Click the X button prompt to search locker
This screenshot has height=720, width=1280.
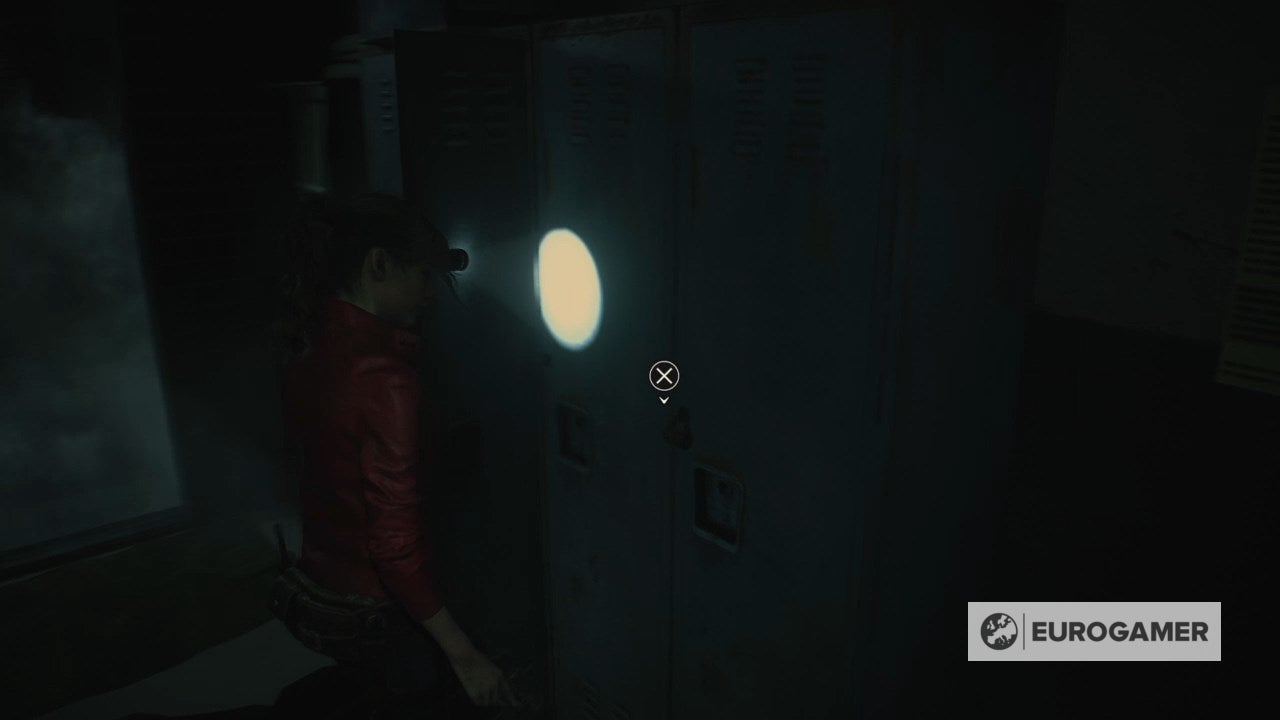[662, 376]
